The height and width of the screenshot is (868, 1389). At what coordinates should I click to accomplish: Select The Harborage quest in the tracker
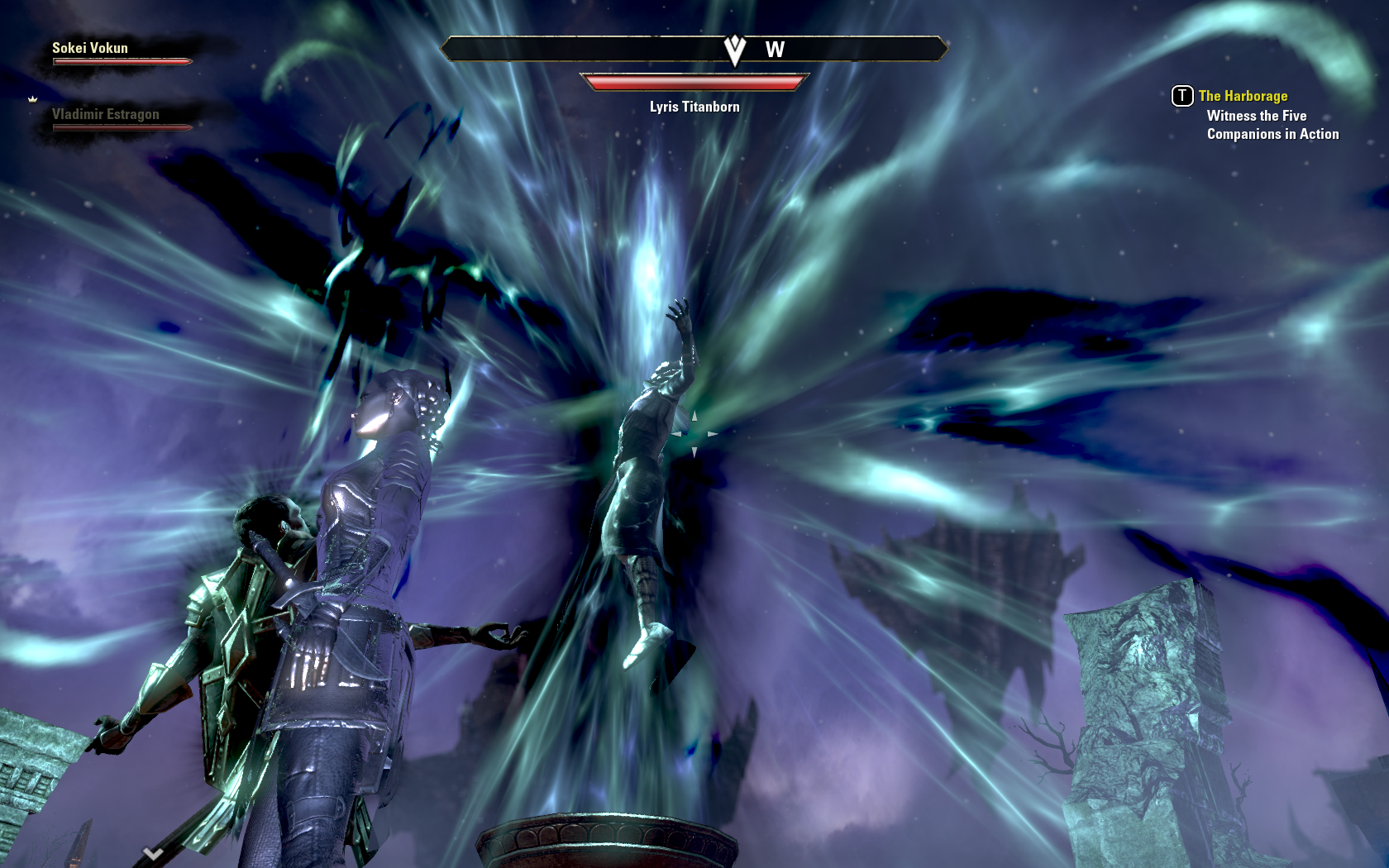[1243, 96]
